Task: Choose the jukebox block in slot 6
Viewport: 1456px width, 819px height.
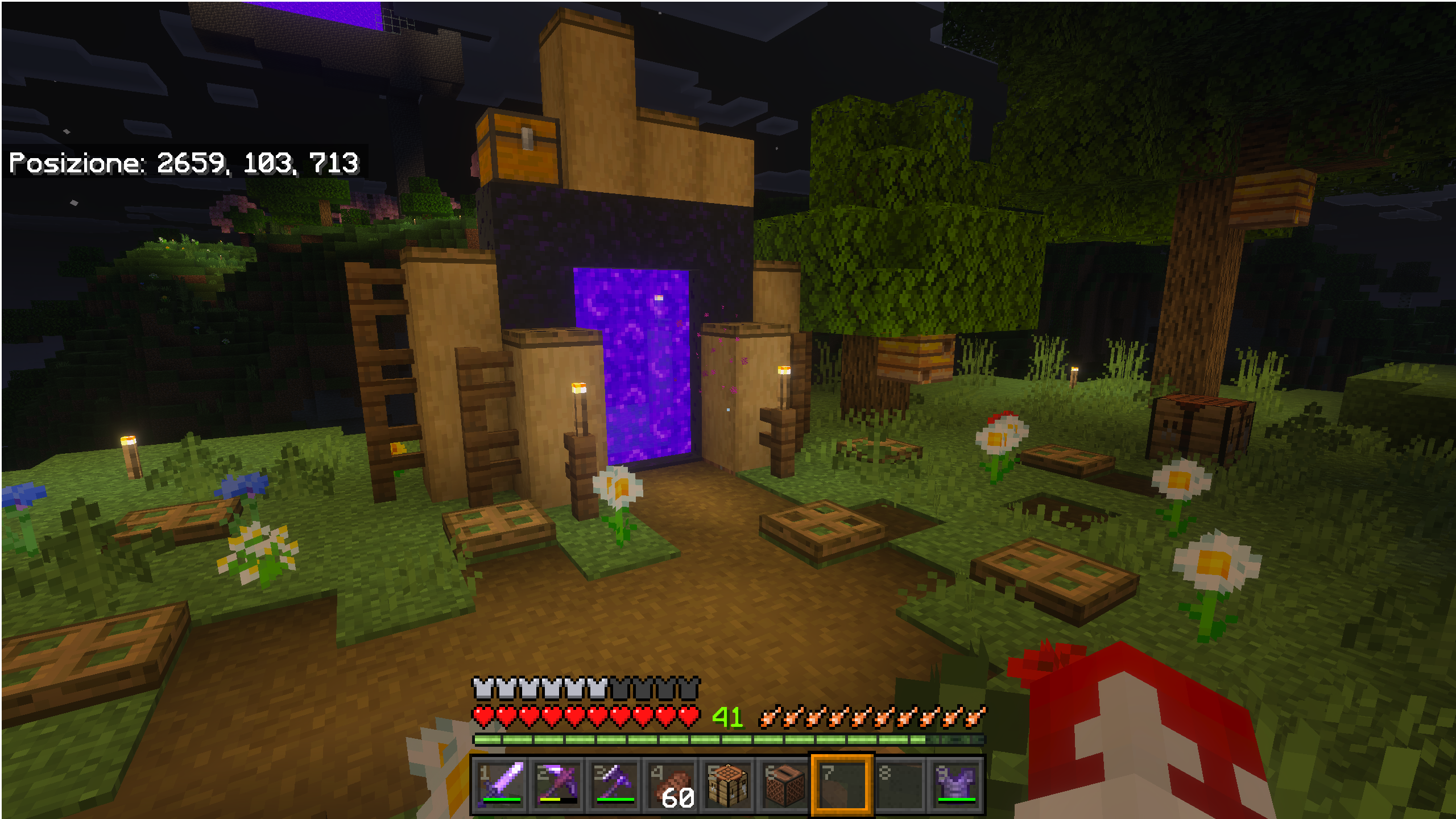Action: click(x=785, y=785)
